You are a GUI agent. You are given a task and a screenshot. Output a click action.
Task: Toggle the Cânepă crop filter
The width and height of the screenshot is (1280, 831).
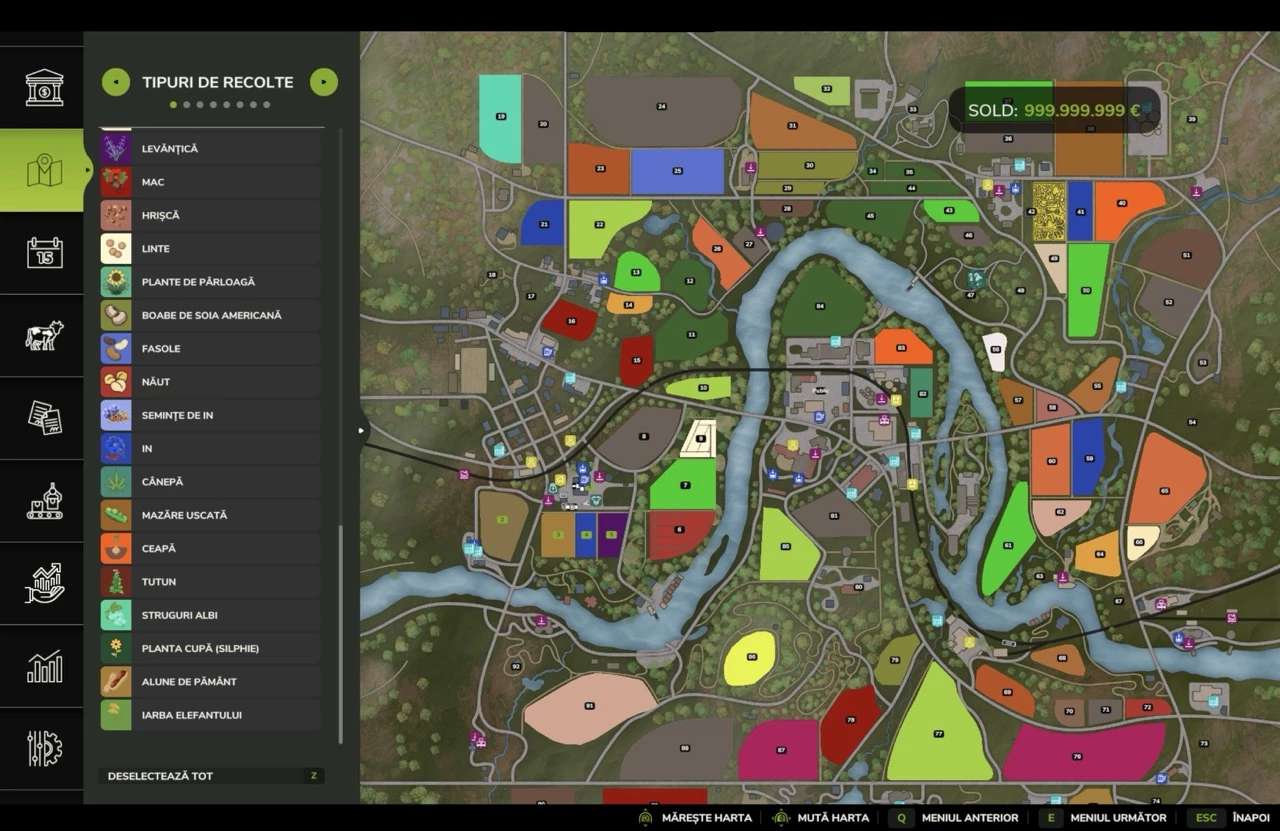coord(211,482)
